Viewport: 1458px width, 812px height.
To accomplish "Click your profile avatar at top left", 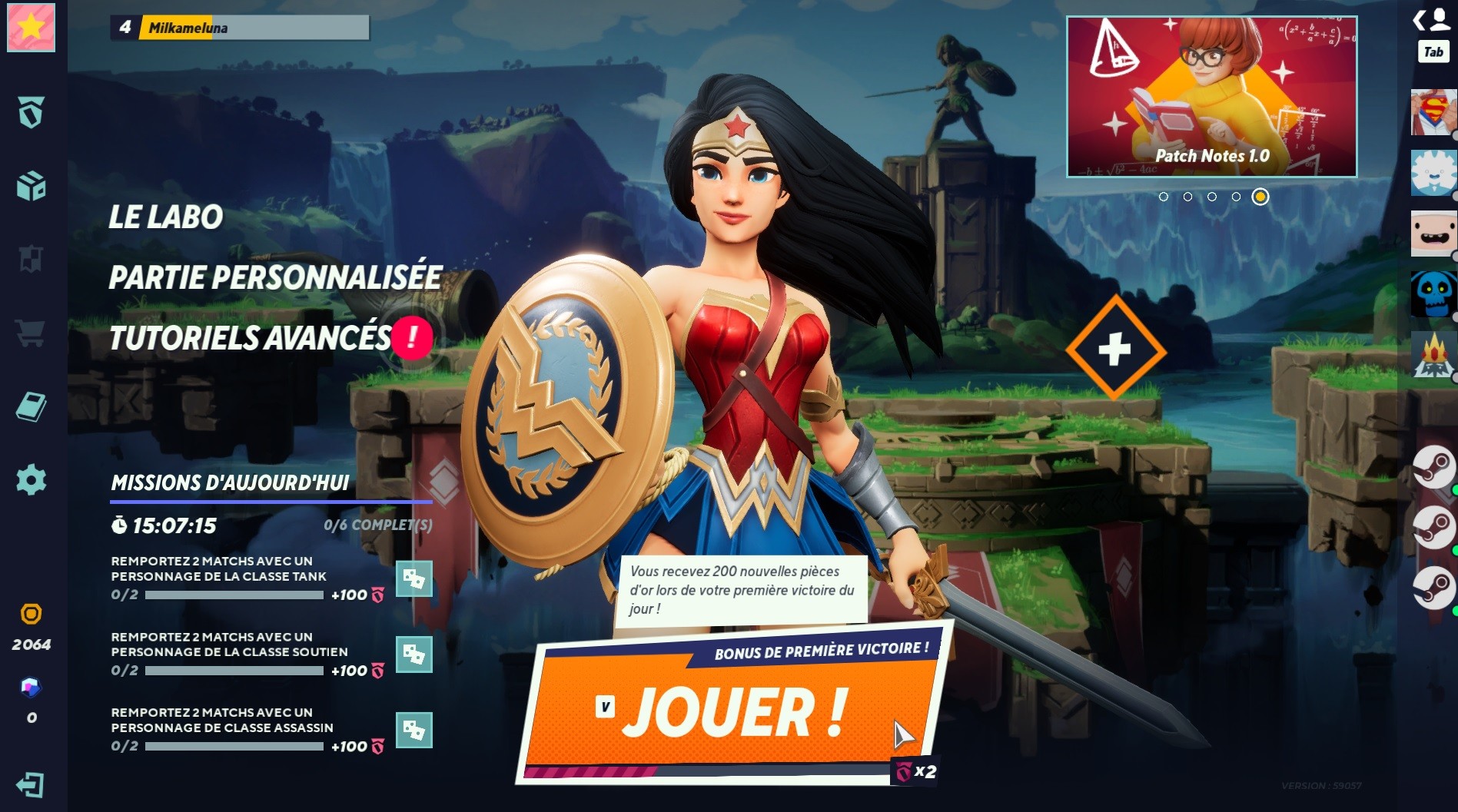I will 29,28.
